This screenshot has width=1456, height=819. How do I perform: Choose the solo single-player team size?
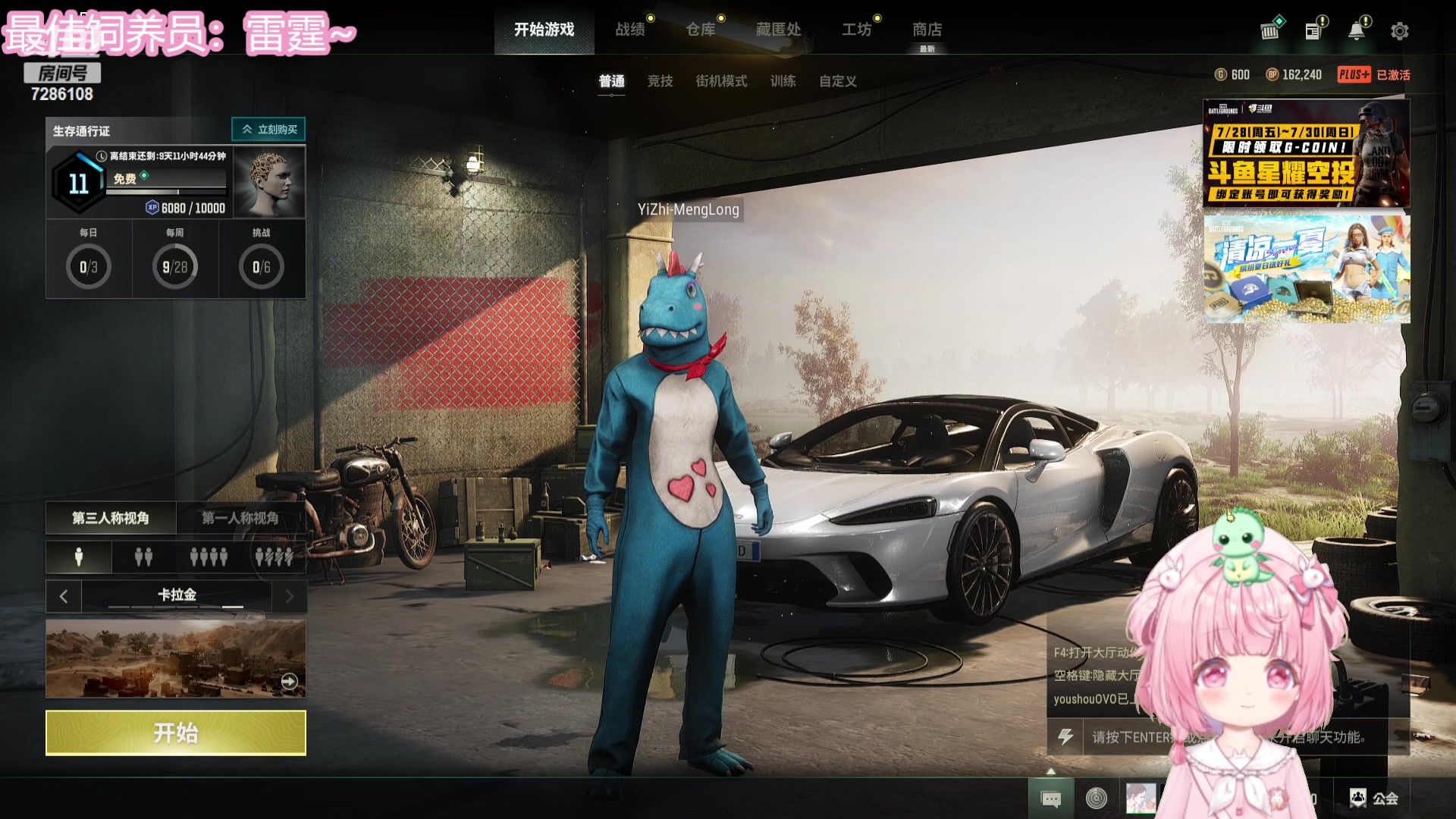[x=79, y=557]
